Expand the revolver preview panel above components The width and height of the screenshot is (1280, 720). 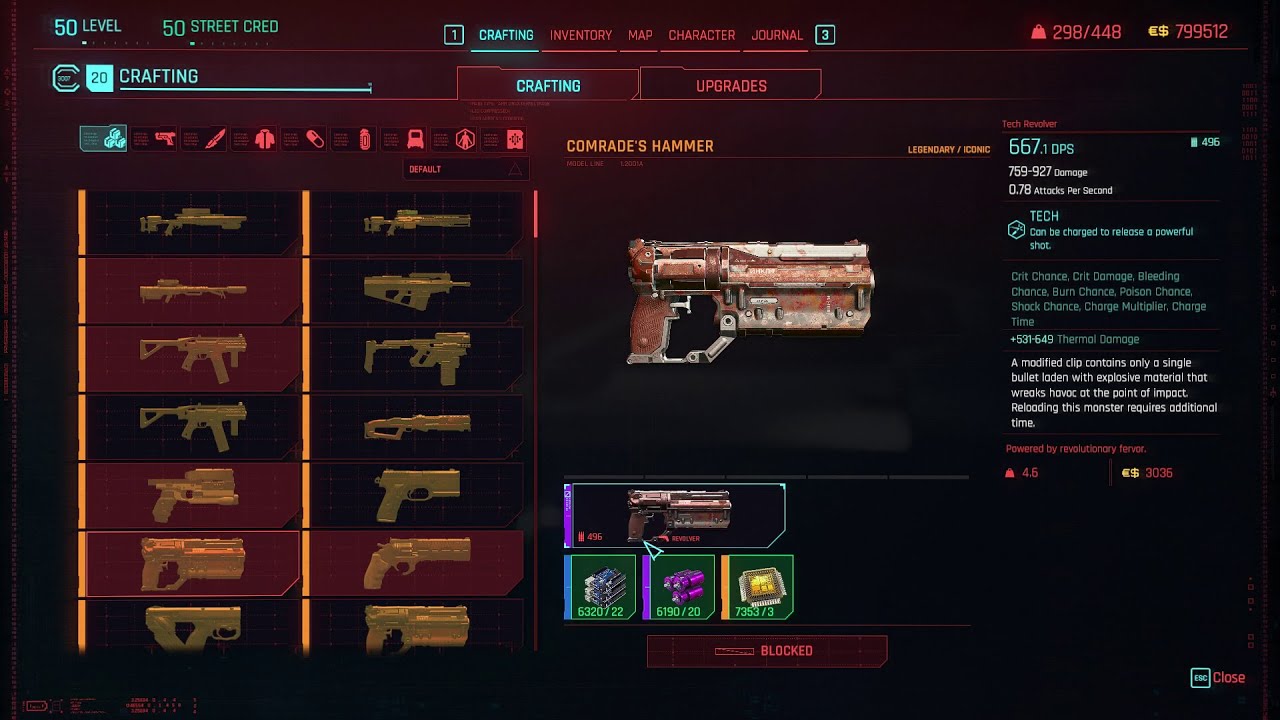[x=675, y=515]
